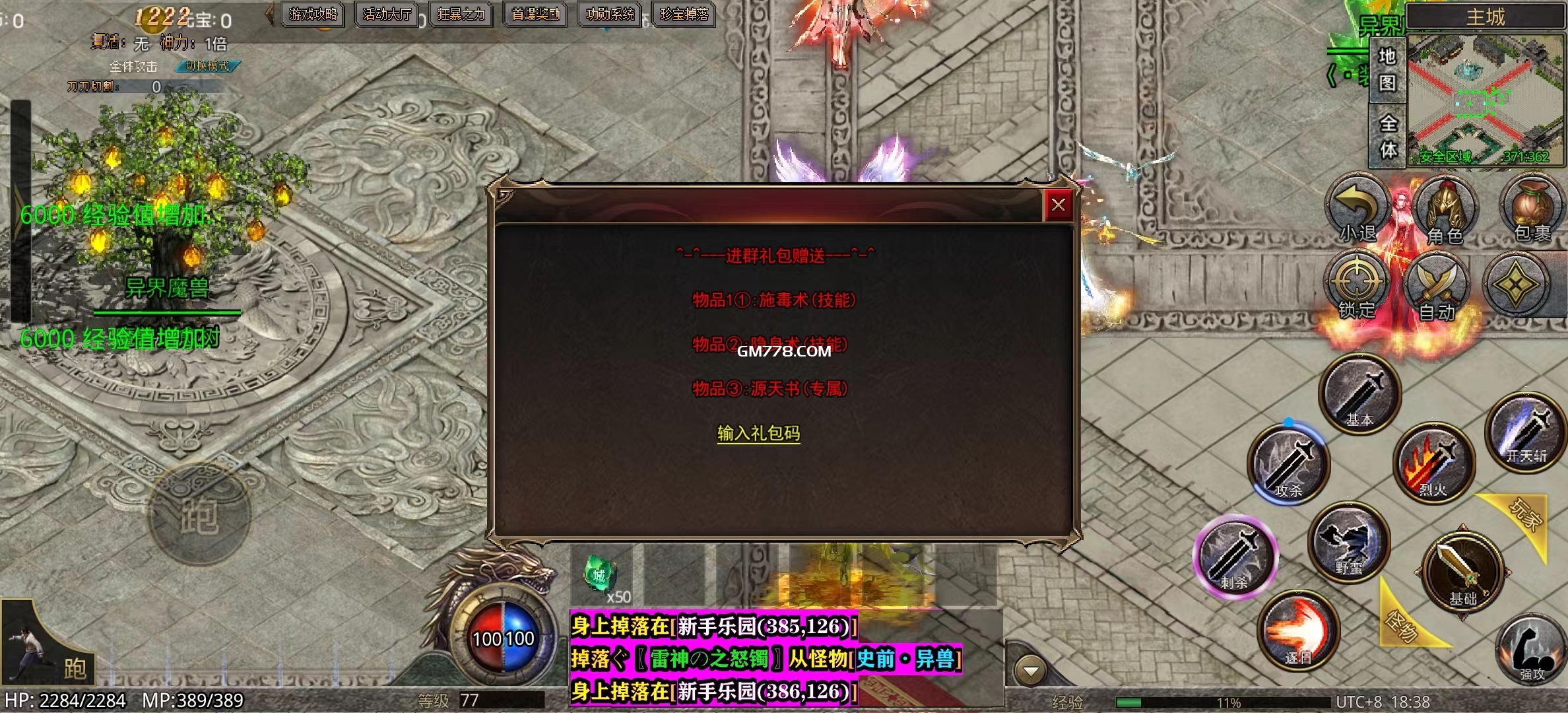
Task: Use the 烈火 flame sword skill
Action: [x=1433, y=463]
